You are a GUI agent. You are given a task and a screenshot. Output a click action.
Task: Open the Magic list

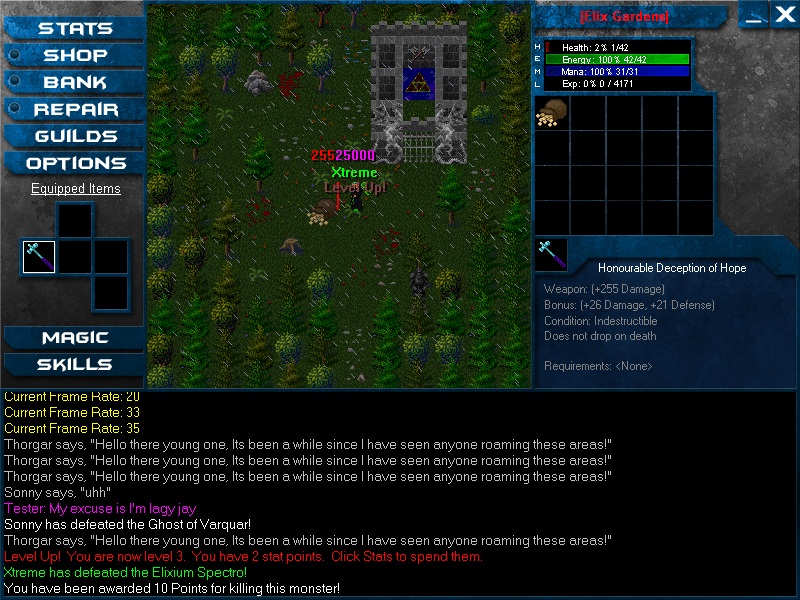click(x=75, y=338)
